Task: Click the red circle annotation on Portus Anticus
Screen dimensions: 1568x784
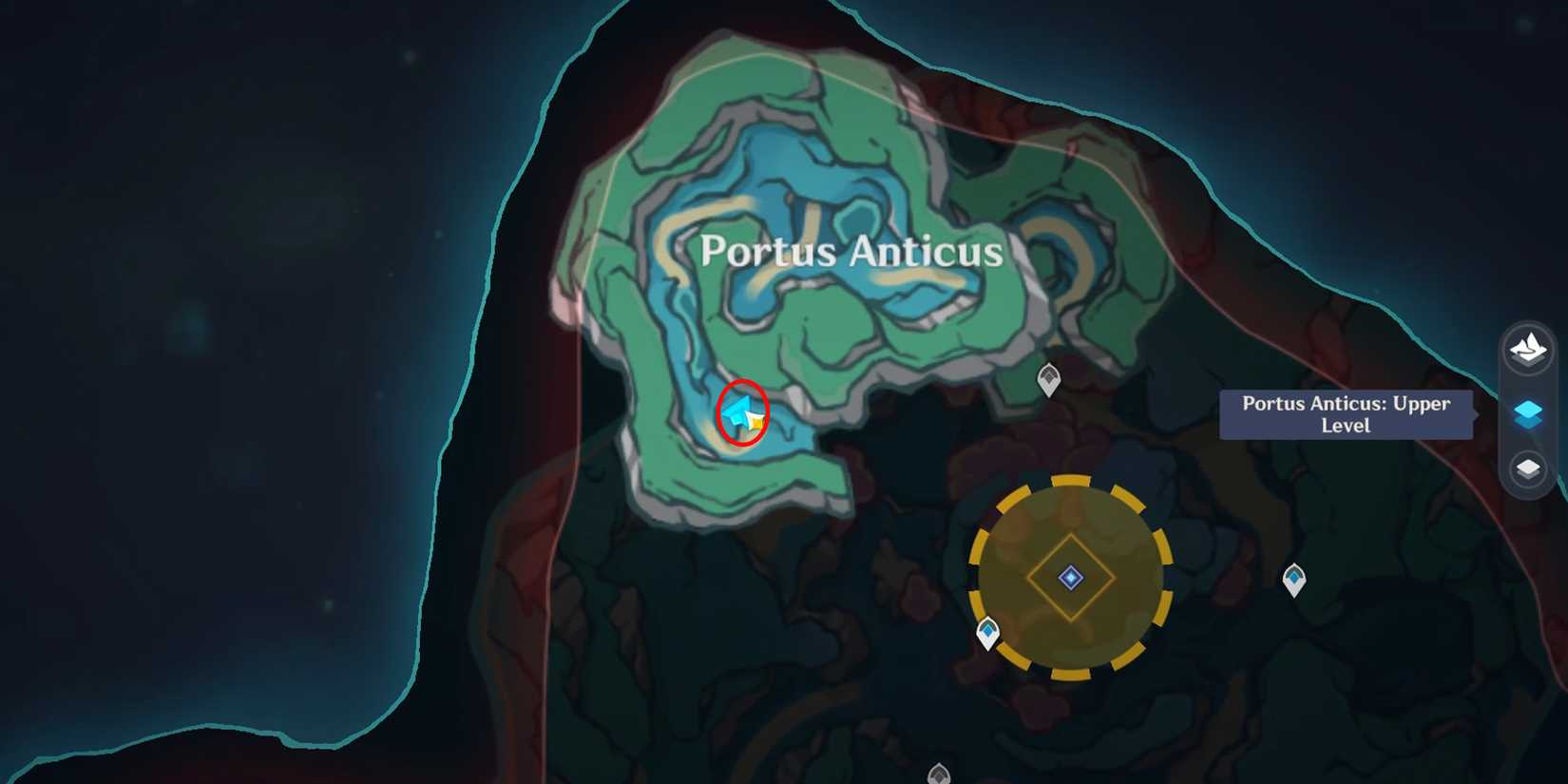Action: 743,412
